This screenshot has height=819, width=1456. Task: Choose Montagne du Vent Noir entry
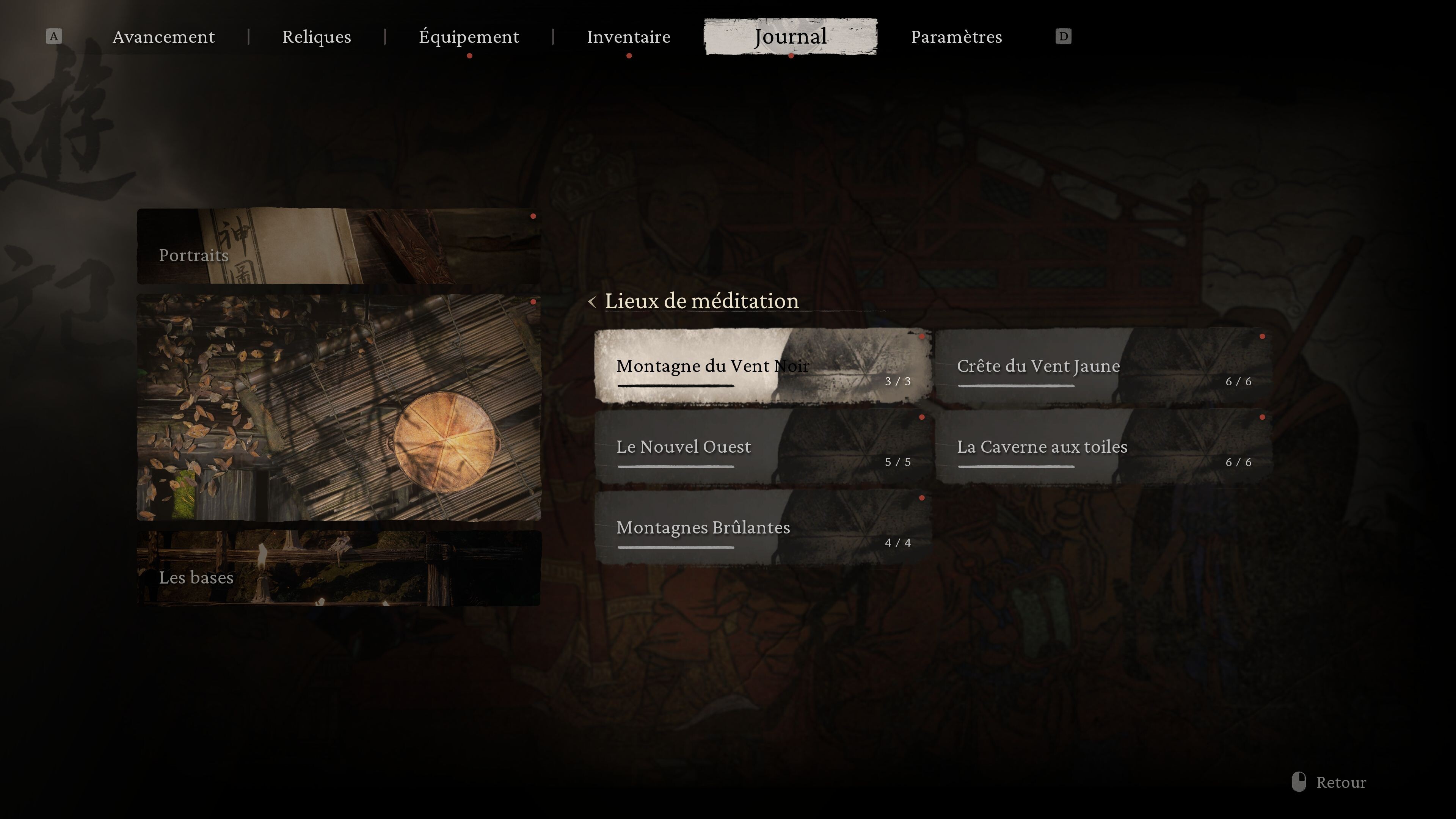tap(763, 366)
